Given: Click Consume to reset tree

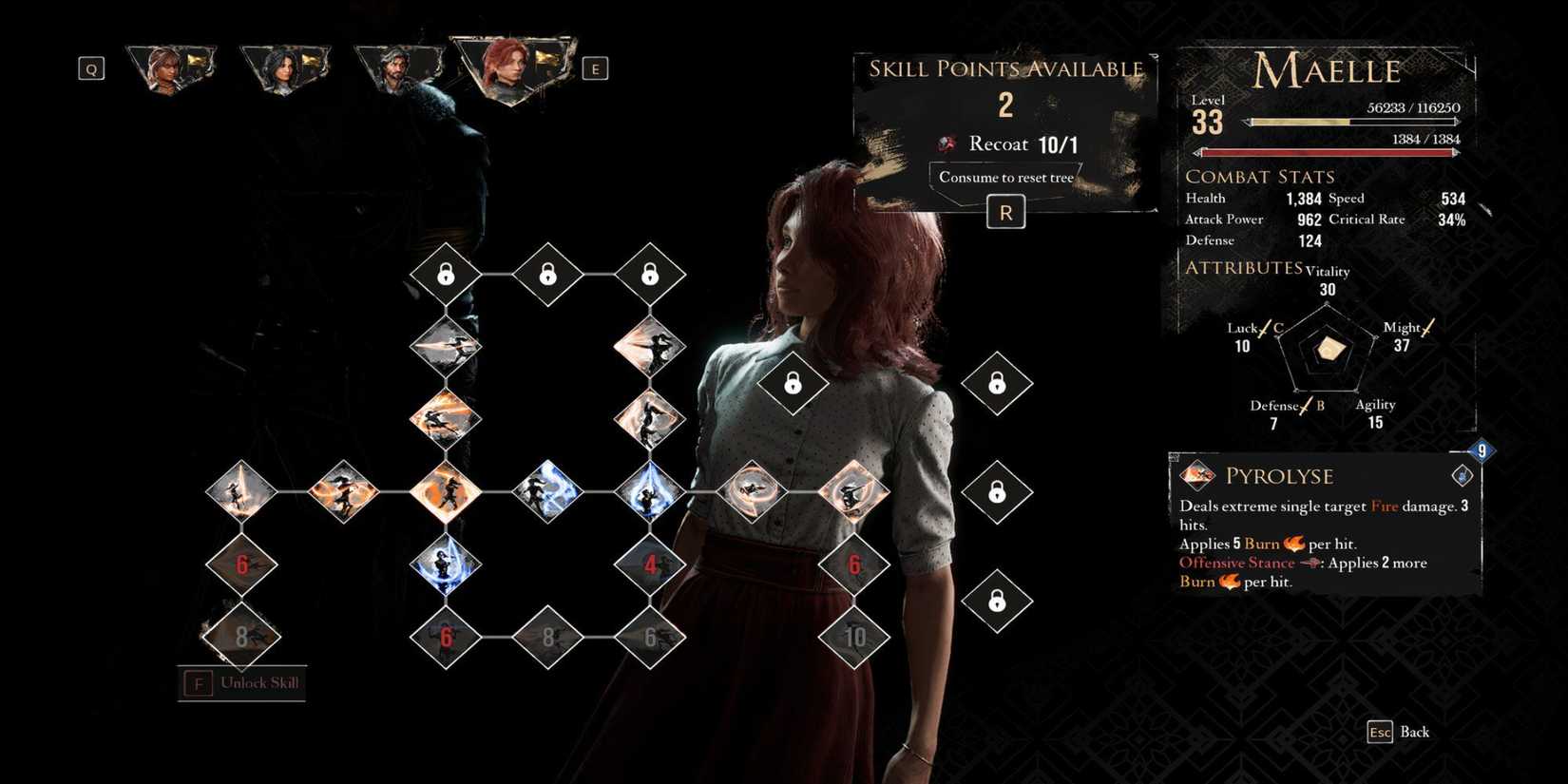Looking at the screenshot, I should (1004, 178).
